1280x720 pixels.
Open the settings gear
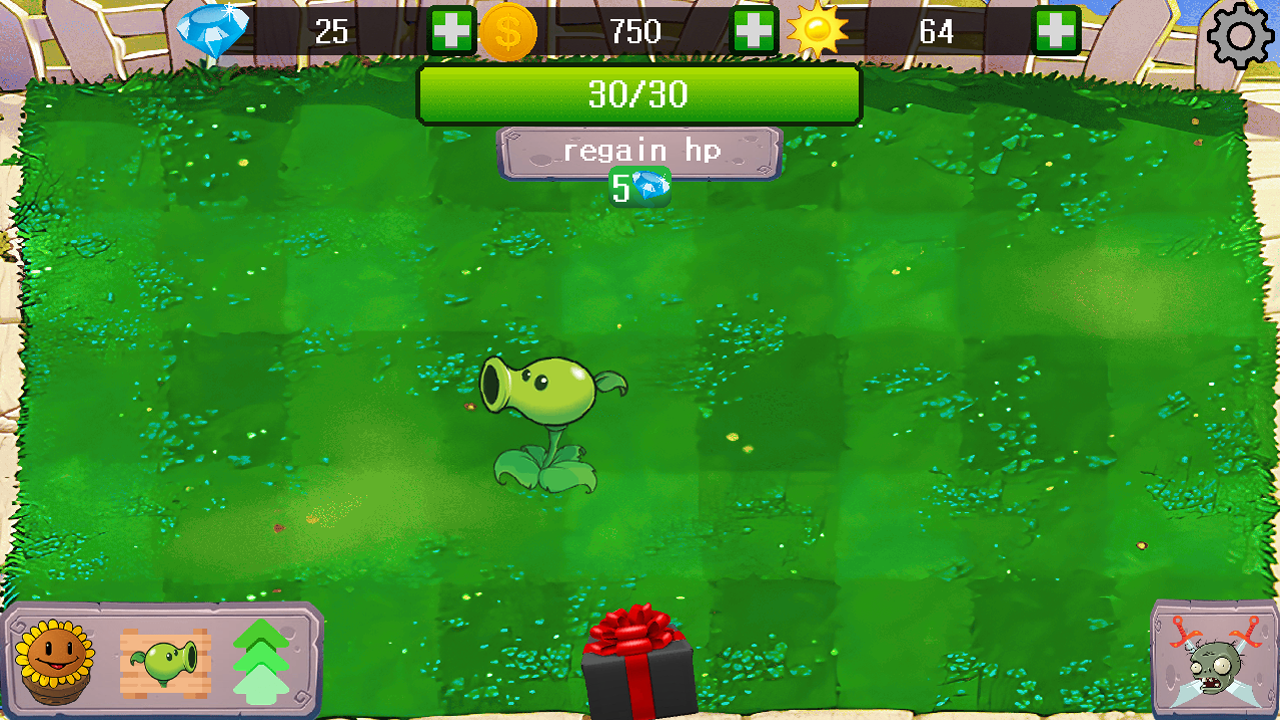[x=1240, y=35]
